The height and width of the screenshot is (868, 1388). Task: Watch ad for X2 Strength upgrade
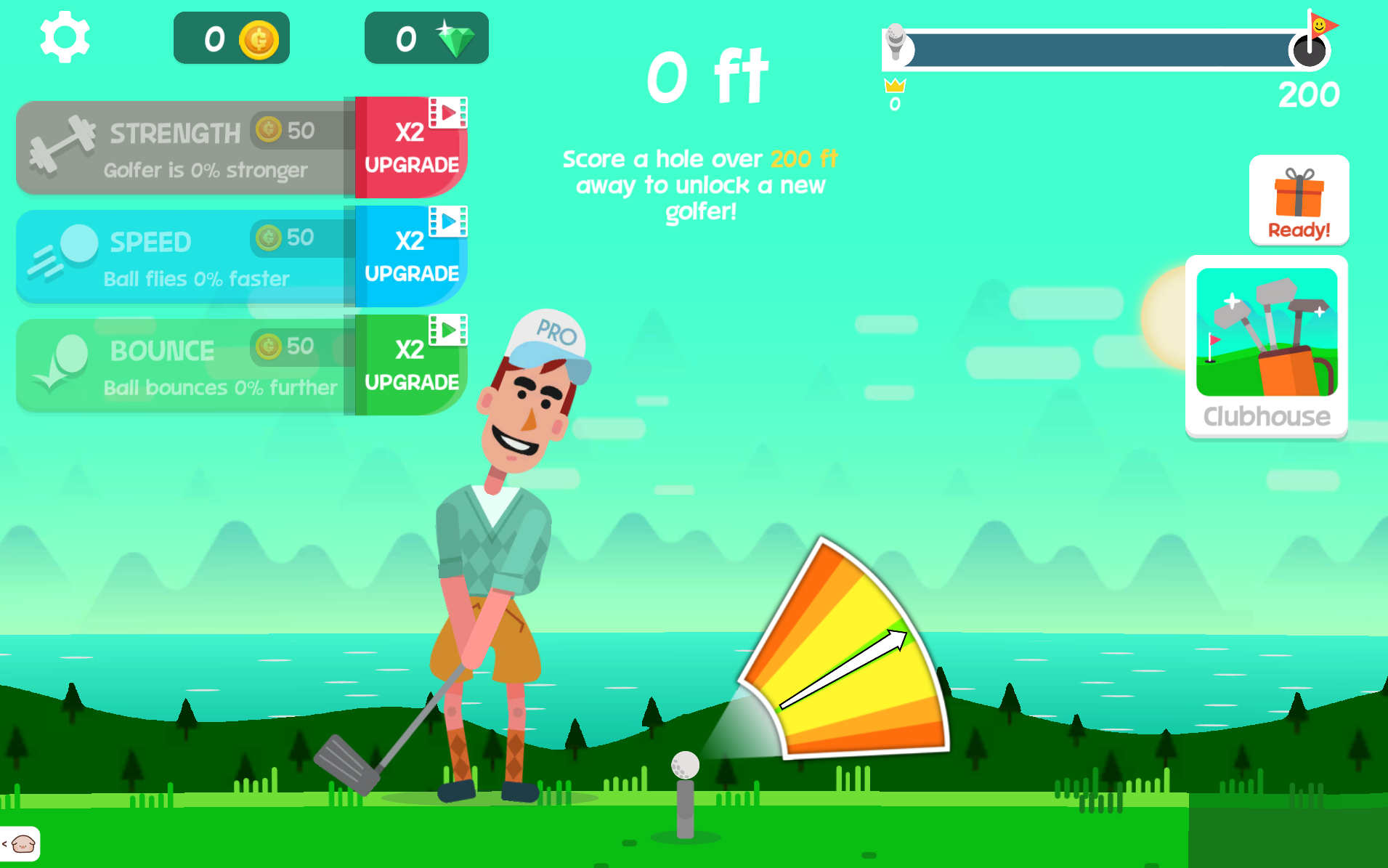[411, 147]
